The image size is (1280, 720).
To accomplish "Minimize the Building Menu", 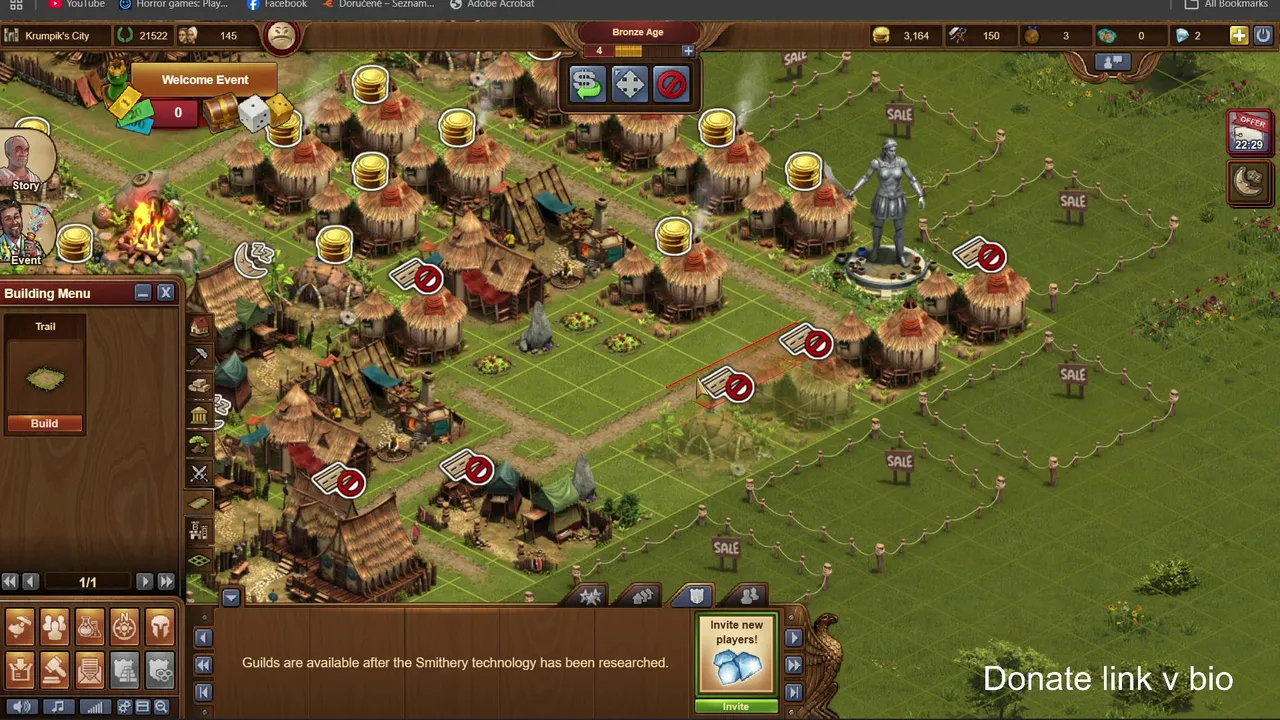I will pyautogui.click(x=143, y=292).
